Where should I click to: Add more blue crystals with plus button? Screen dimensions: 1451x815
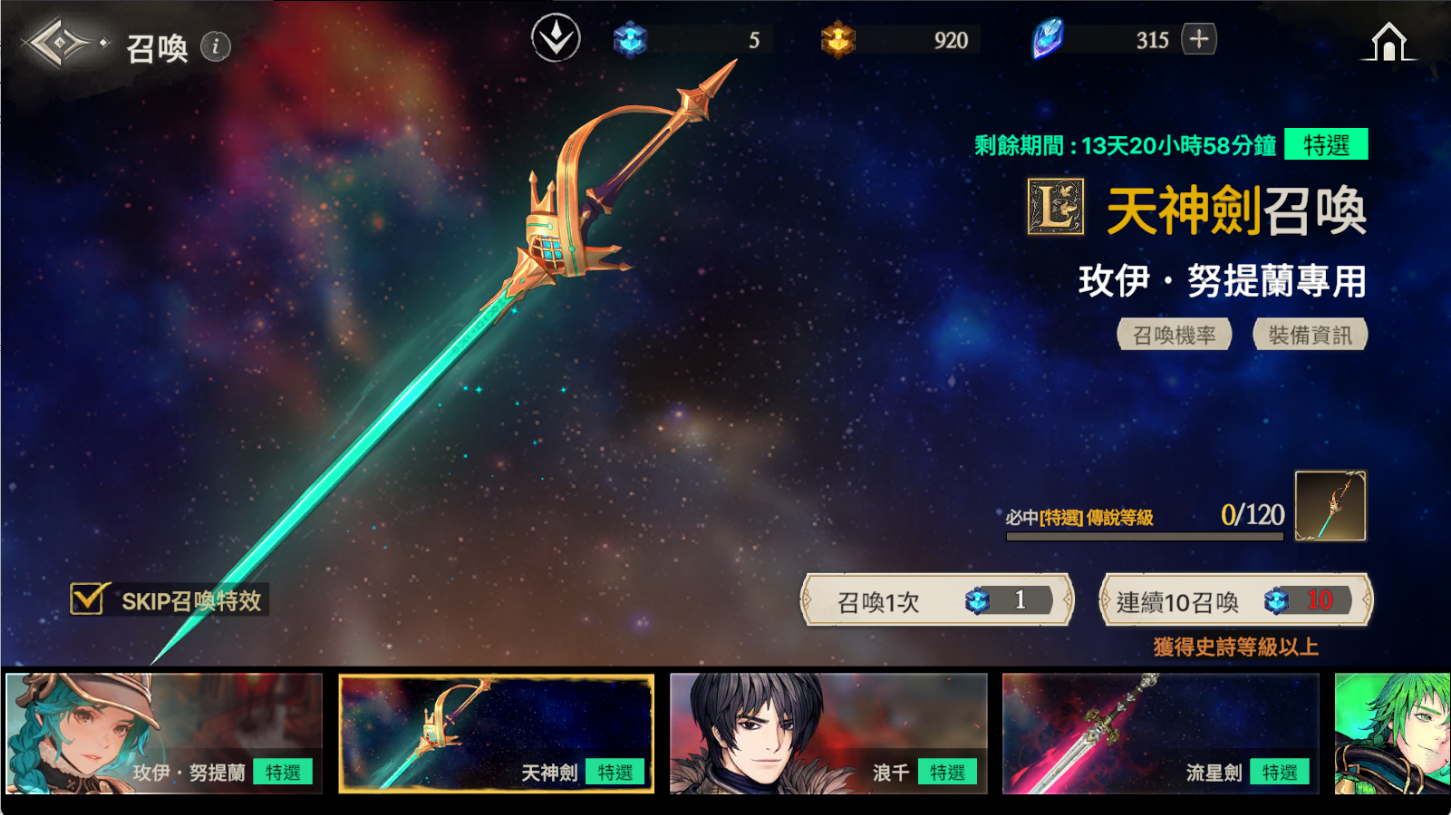[1198, 40]
